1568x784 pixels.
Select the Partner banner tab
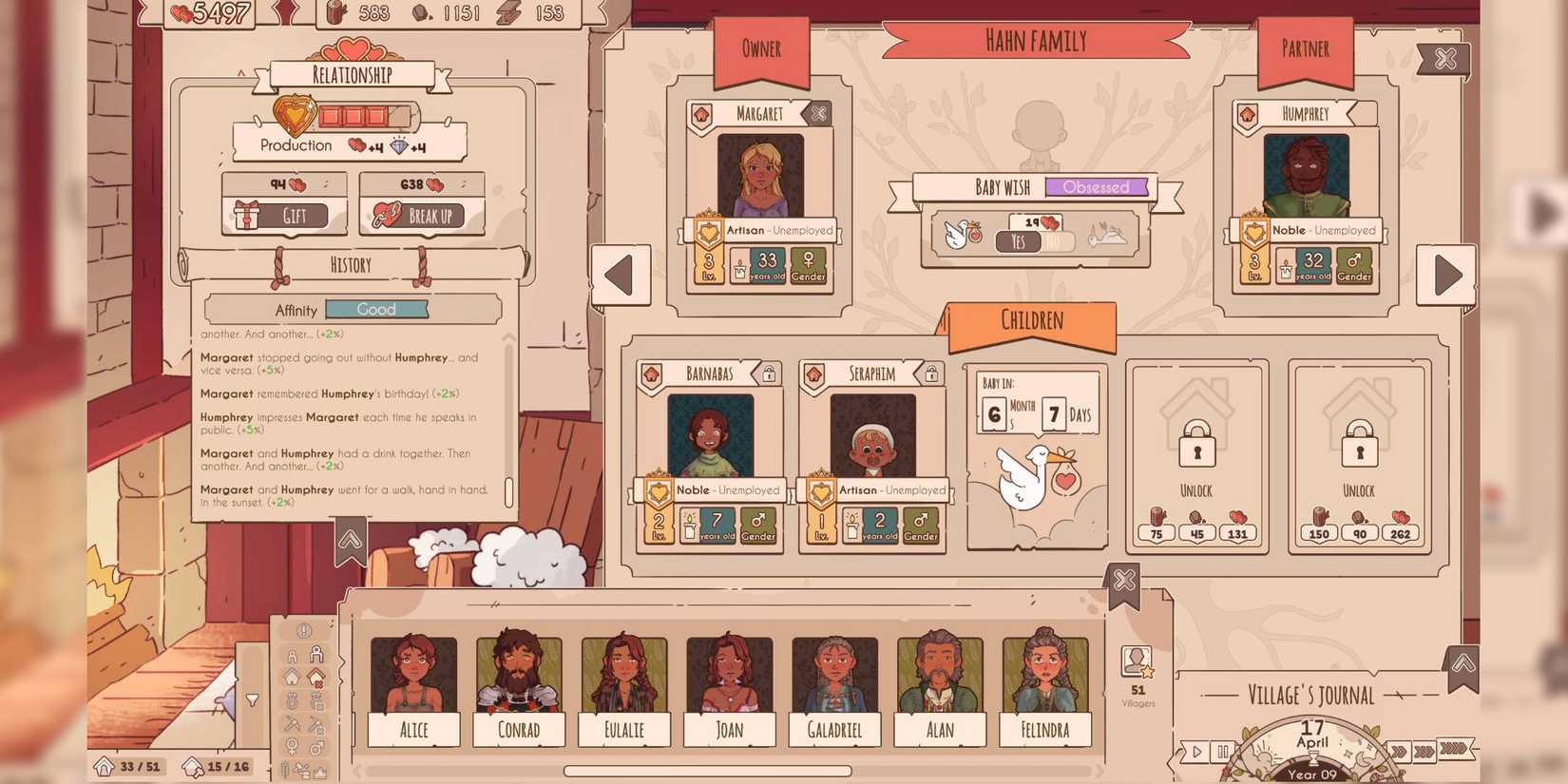click(1306, 49)
